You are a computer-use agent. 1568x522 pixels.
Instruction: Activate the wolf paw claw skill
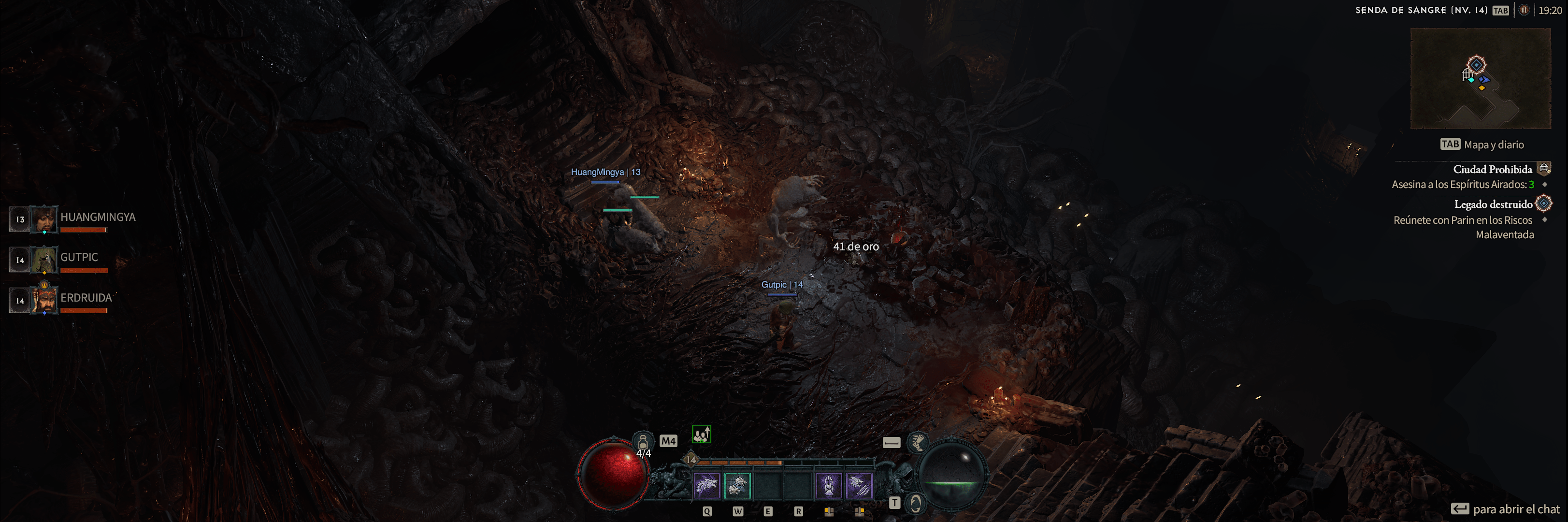(x=828, y=485)
